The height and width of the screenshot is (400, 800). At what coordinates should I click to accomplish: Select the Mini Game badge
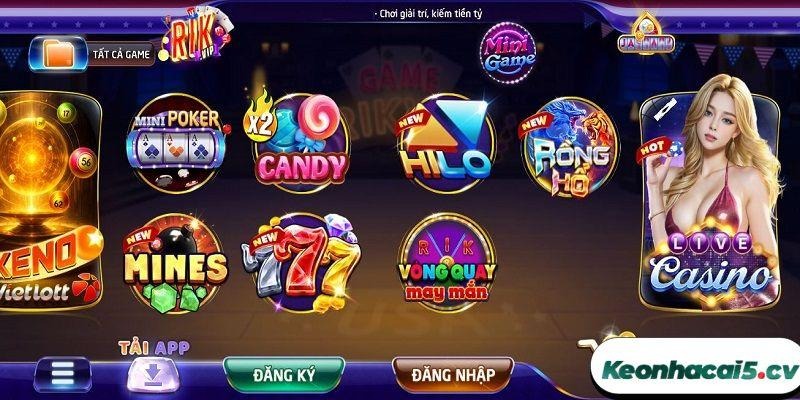pos(509,49)
